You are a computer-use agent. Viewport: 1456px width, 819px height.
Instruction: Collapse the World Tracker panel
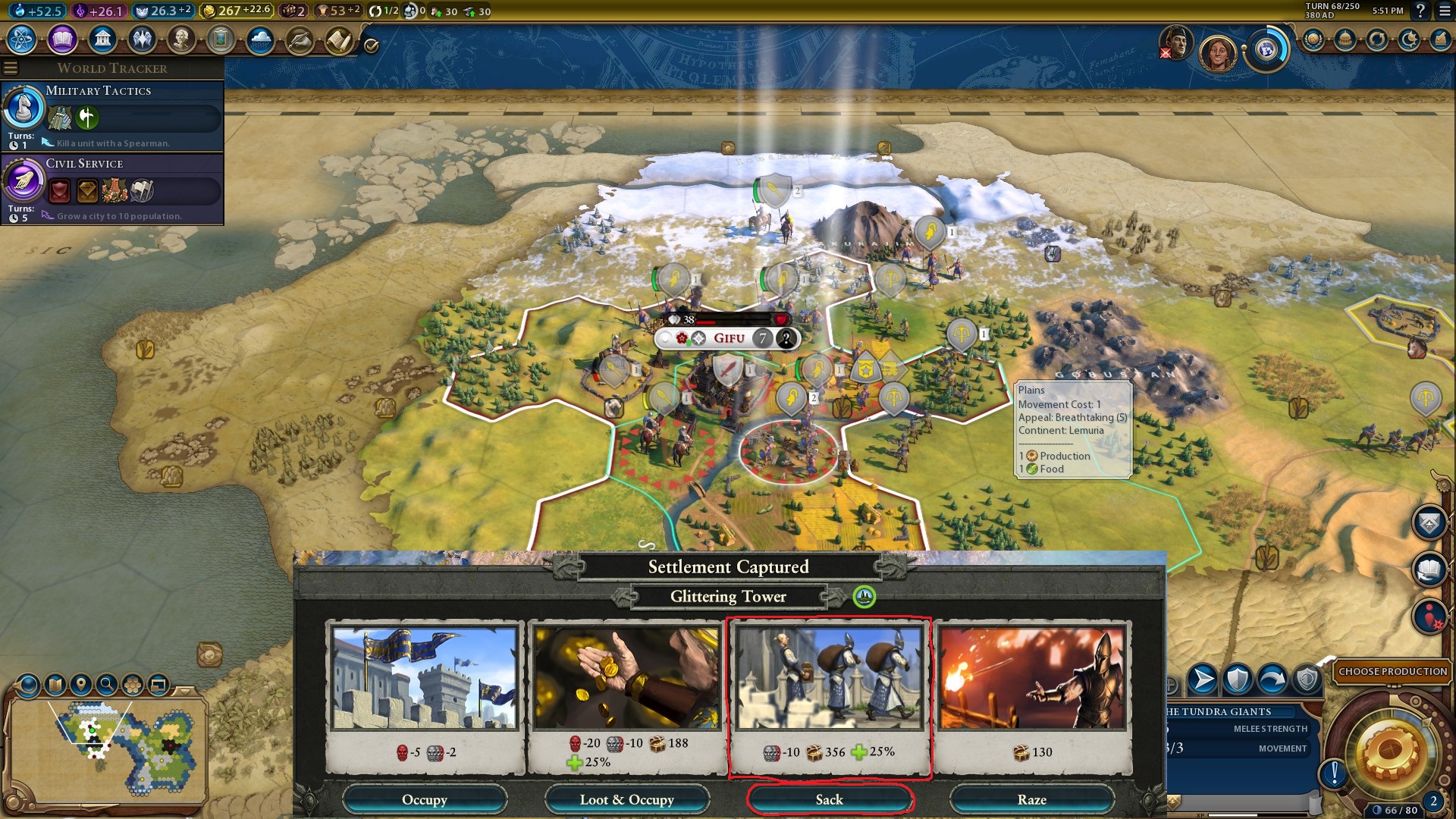click(x=11, y=68)
